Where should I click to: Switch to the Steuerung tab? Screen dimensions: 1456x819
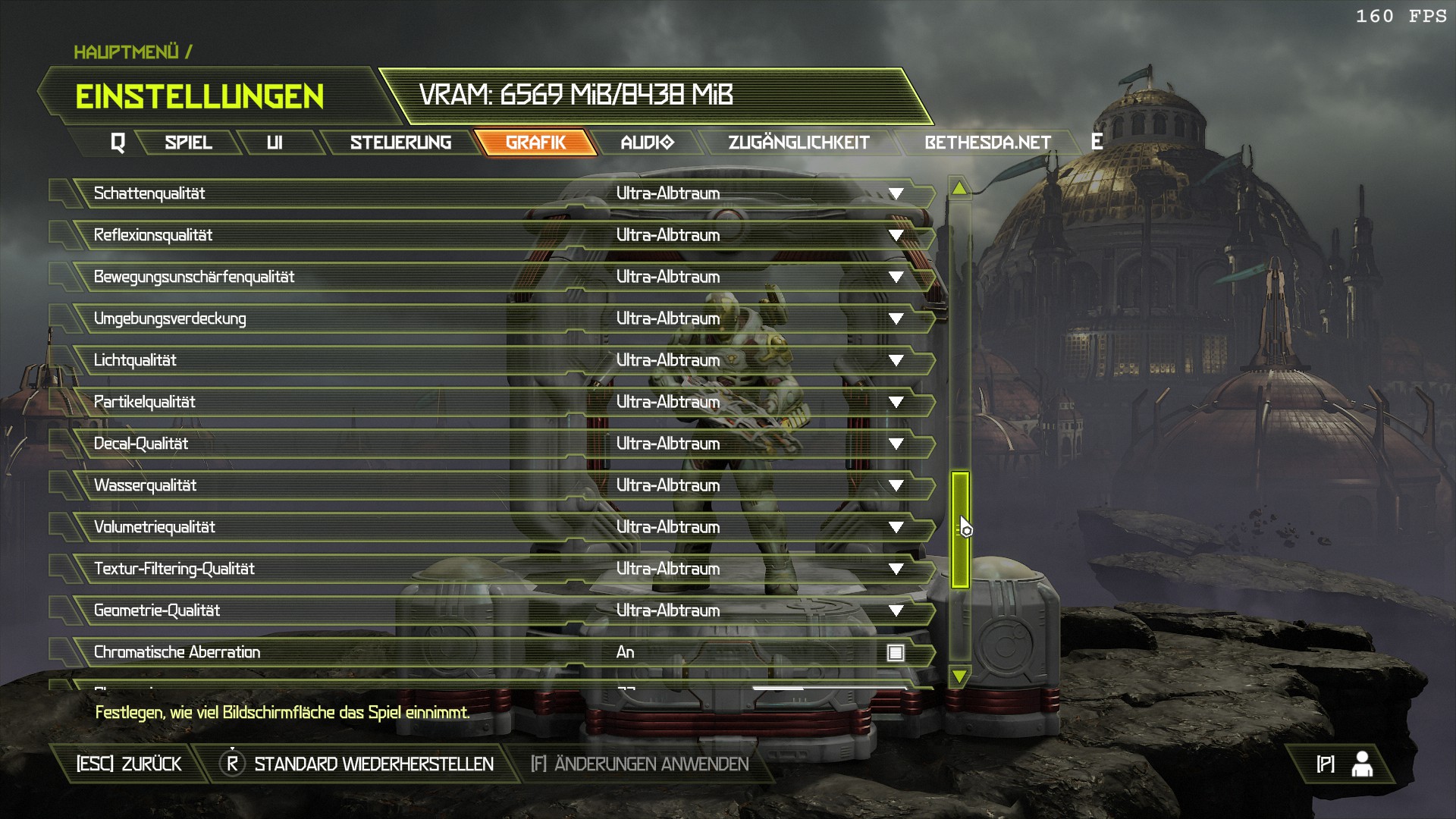click(400, 143)
